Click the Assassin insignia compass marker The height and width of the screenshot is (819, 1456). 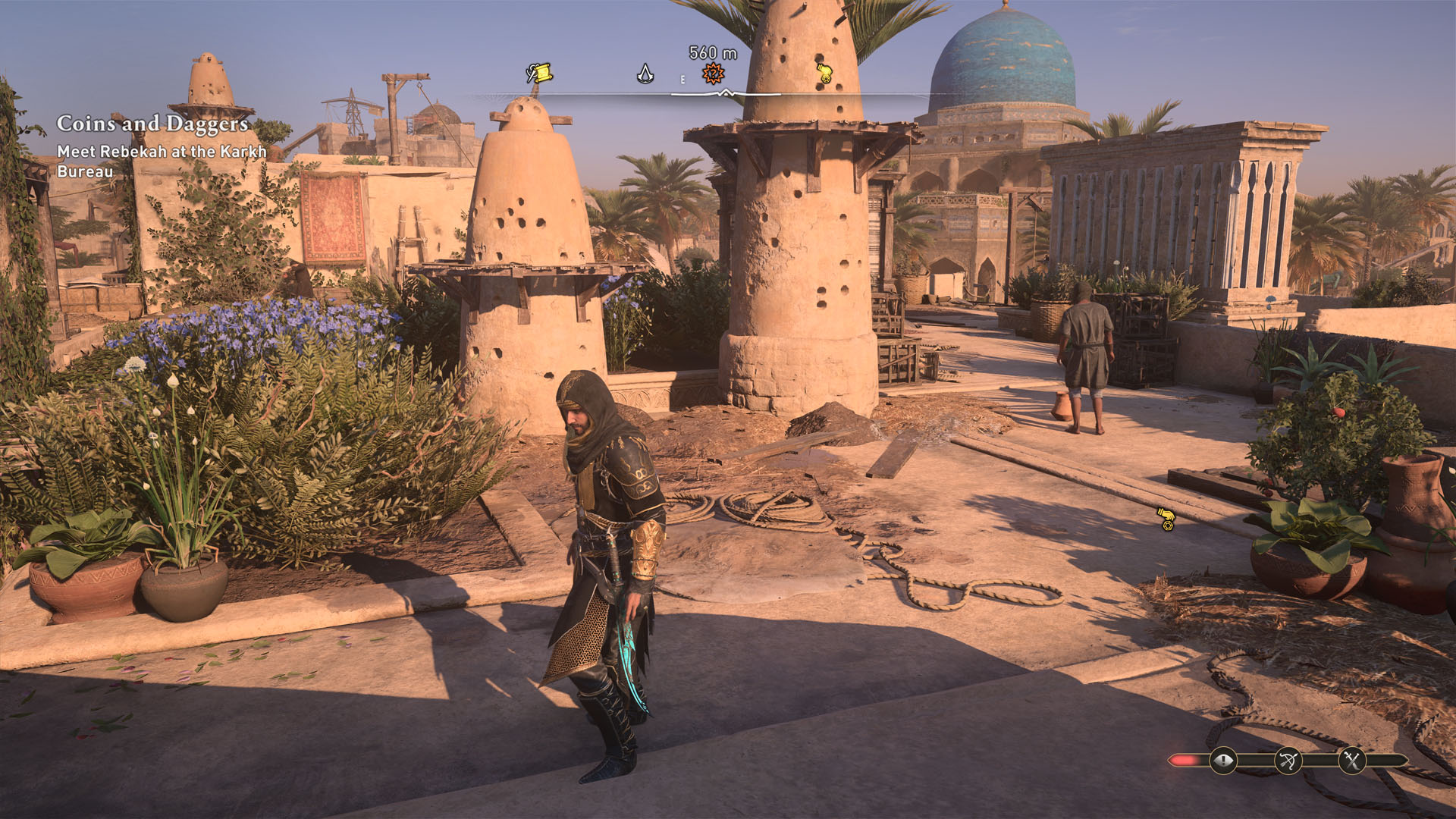[645, 74]
